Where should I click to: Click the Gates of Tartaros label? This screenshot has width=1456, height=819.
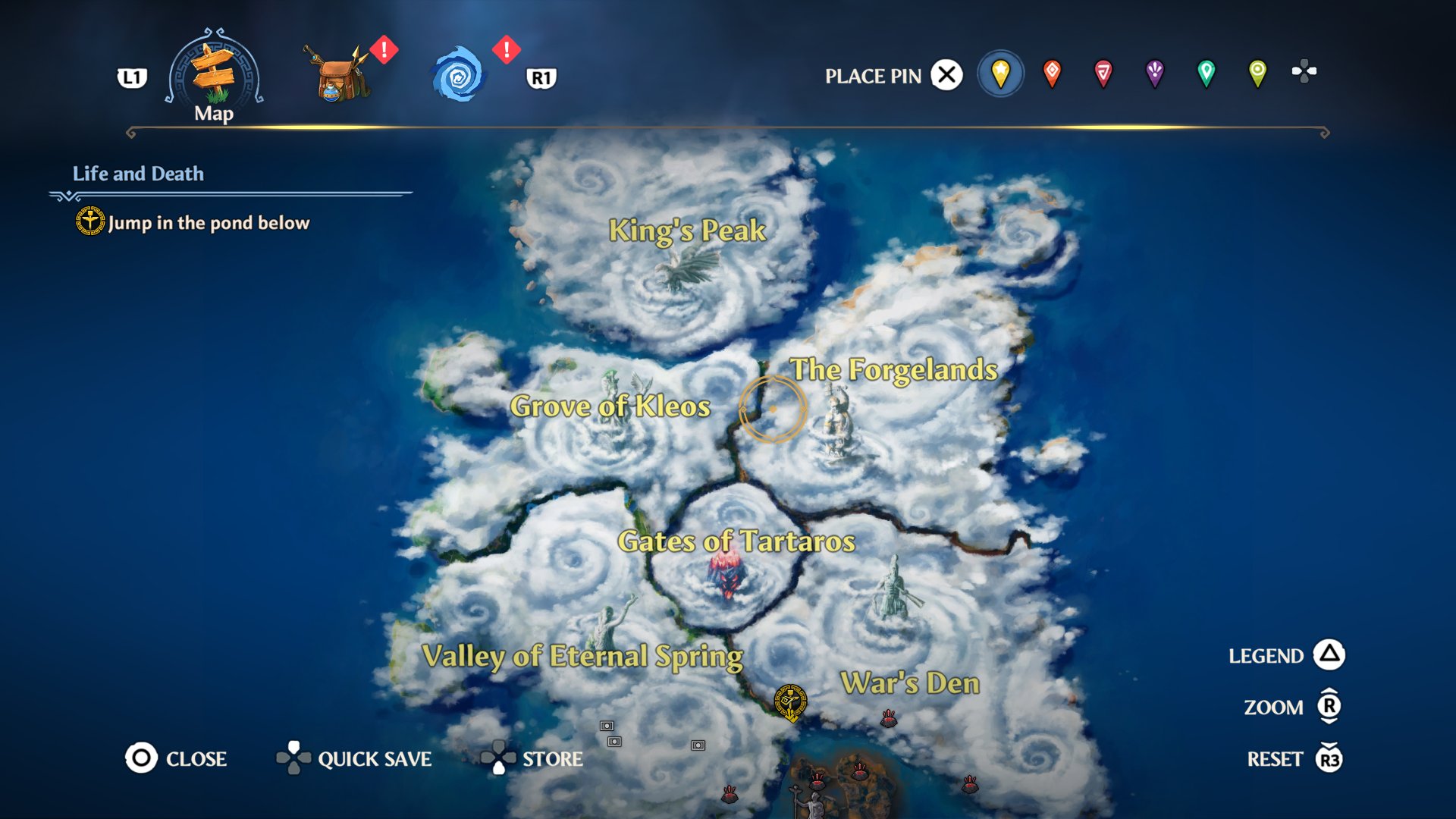736,541
